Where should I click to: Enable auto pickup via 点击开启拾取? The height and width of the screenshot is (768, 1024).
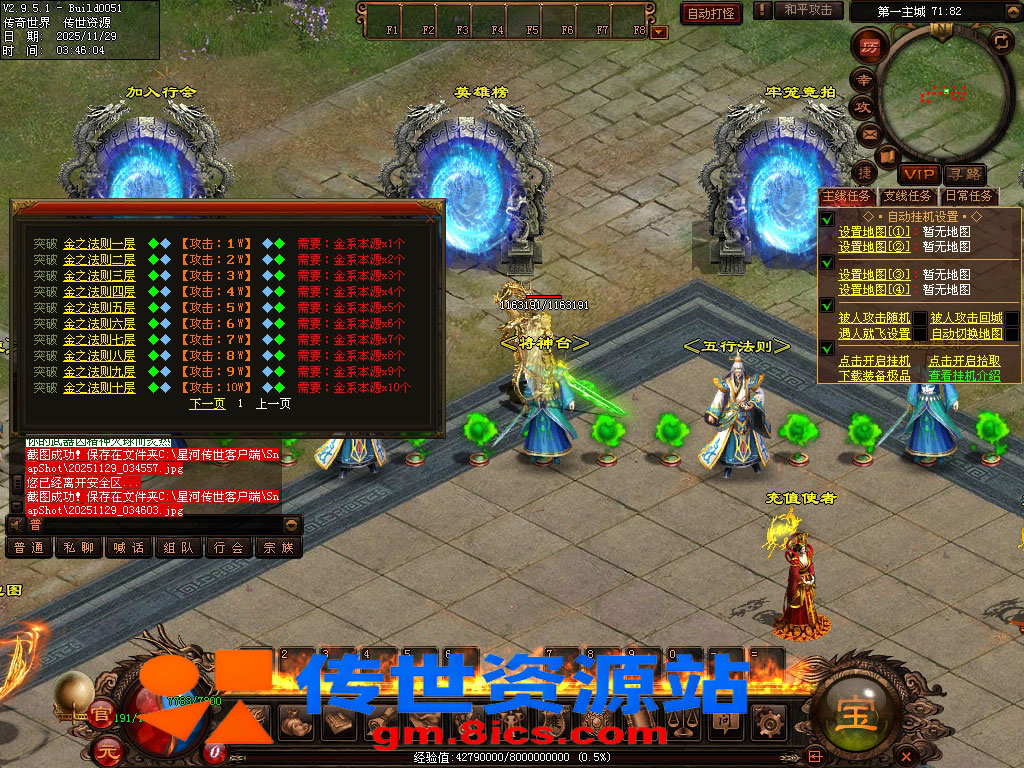(x=964, y=361)
